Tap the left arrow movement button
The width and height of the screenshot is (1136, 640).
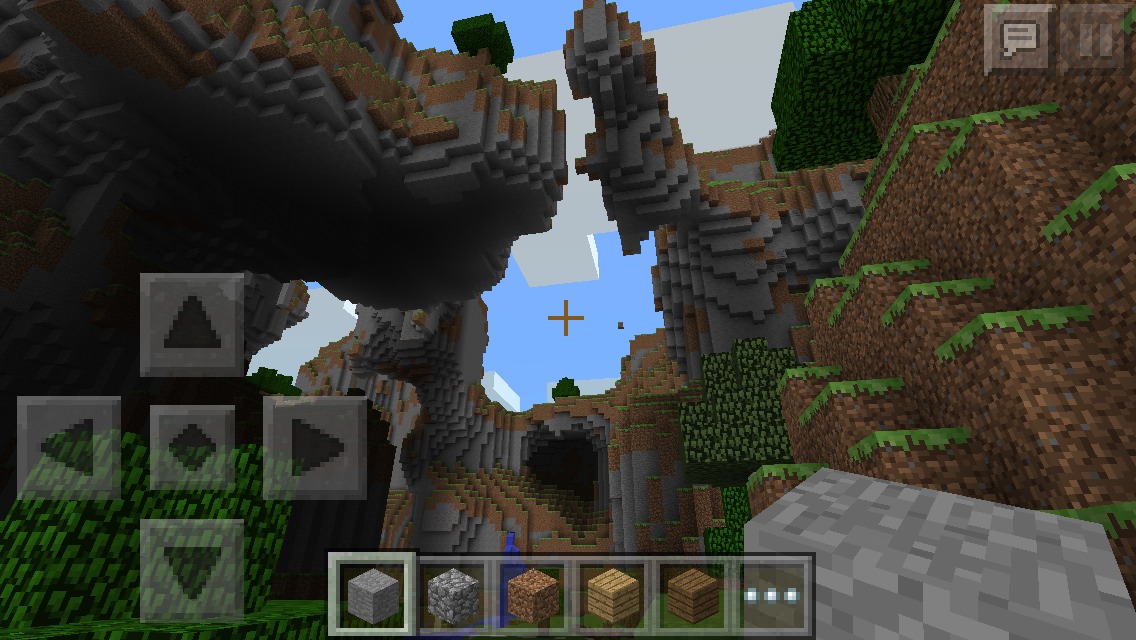point(69,447)
